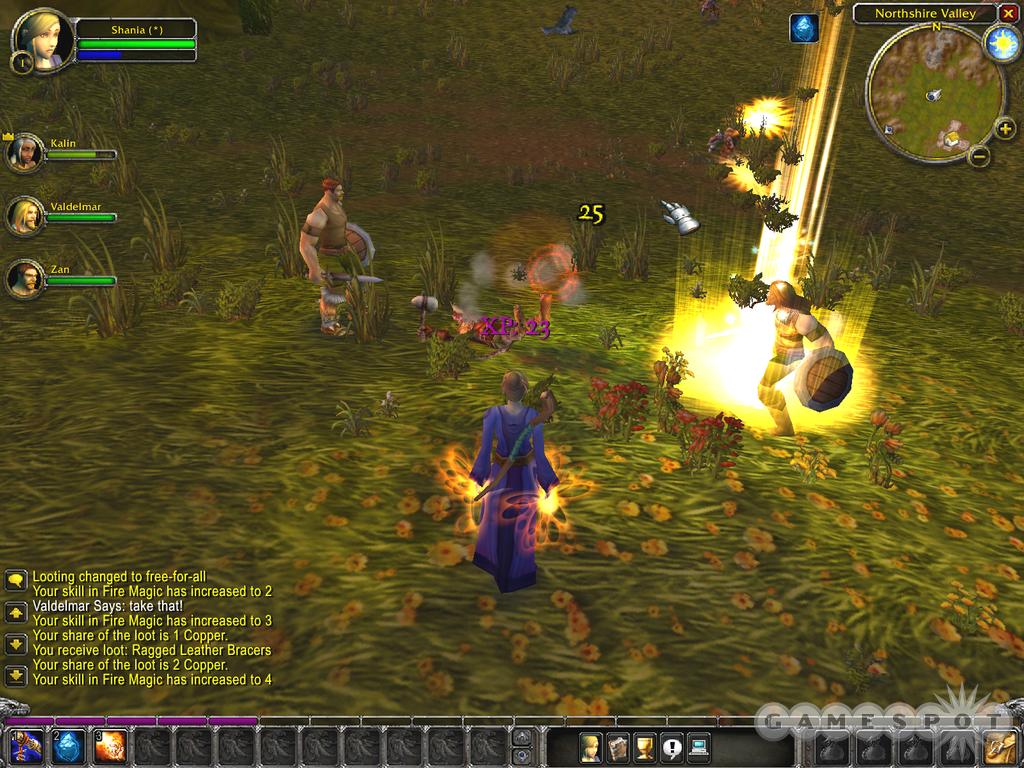Click the blue crystal buff icon
The width and height of the screenshot is (1024, 768).
(x=803, y=28)
